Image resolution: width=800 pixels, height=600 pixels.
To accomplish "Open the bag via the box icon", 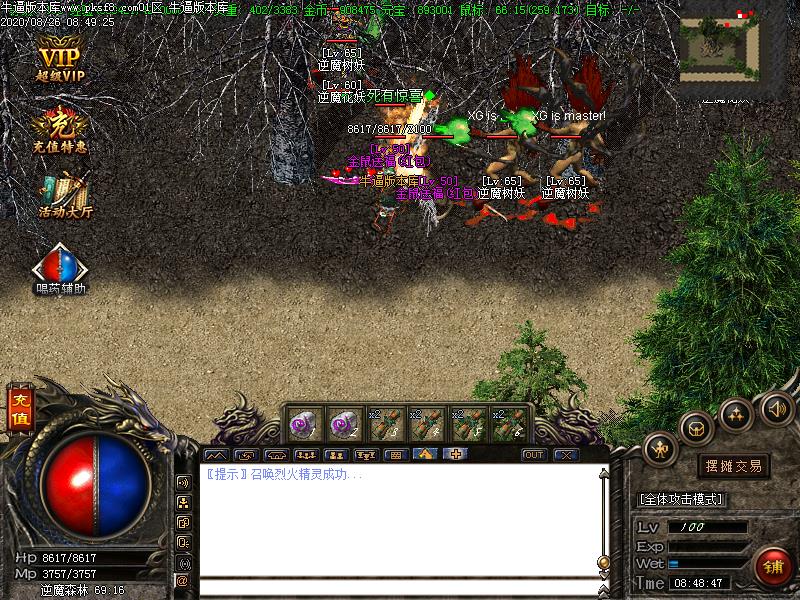I will click(697, 428).
